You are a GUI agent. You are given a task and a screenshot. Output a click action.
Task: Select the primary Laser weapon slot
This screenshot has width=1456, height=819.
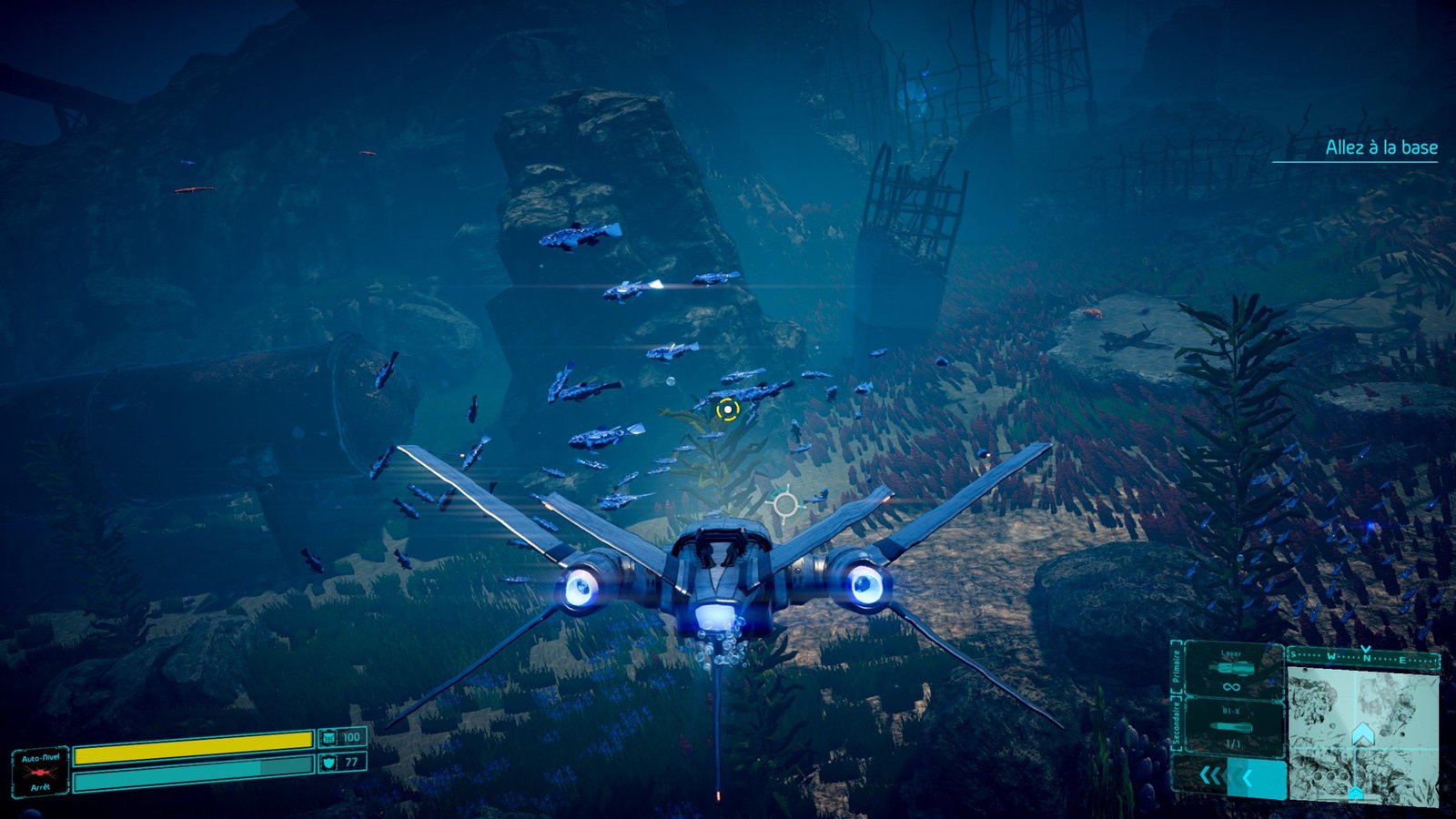1231,670
